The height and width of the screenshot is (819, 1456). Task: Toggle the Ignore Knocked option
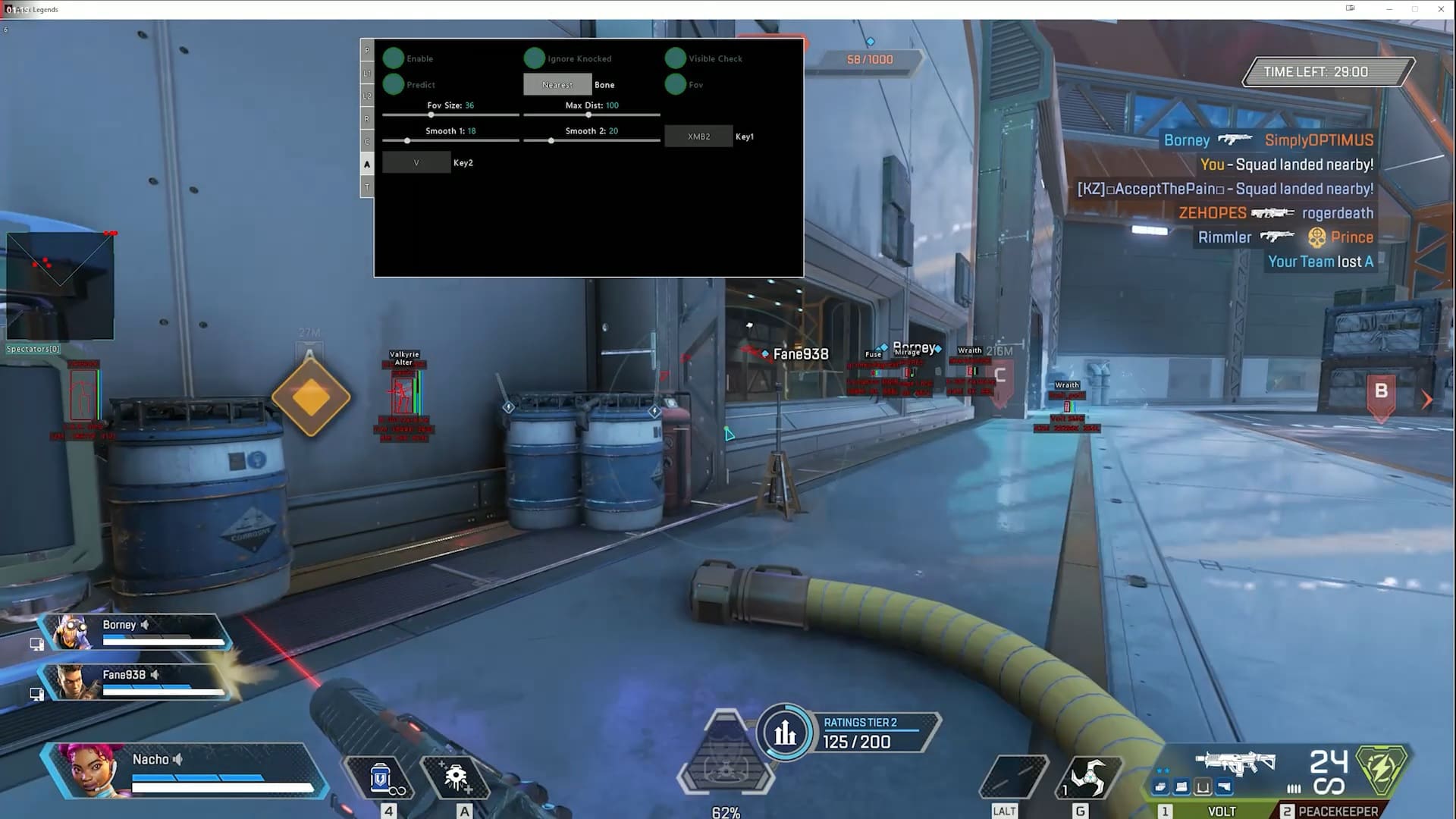[x=535, y=58]
